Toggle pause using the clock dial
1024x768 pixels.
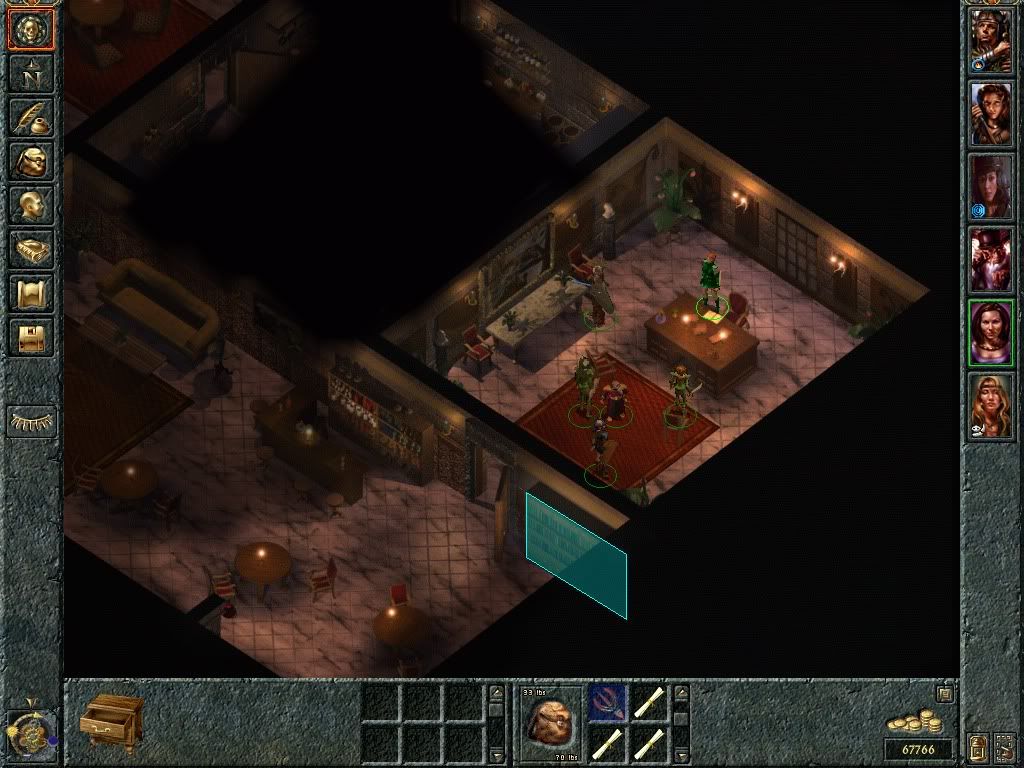click(x=28, y=734)
